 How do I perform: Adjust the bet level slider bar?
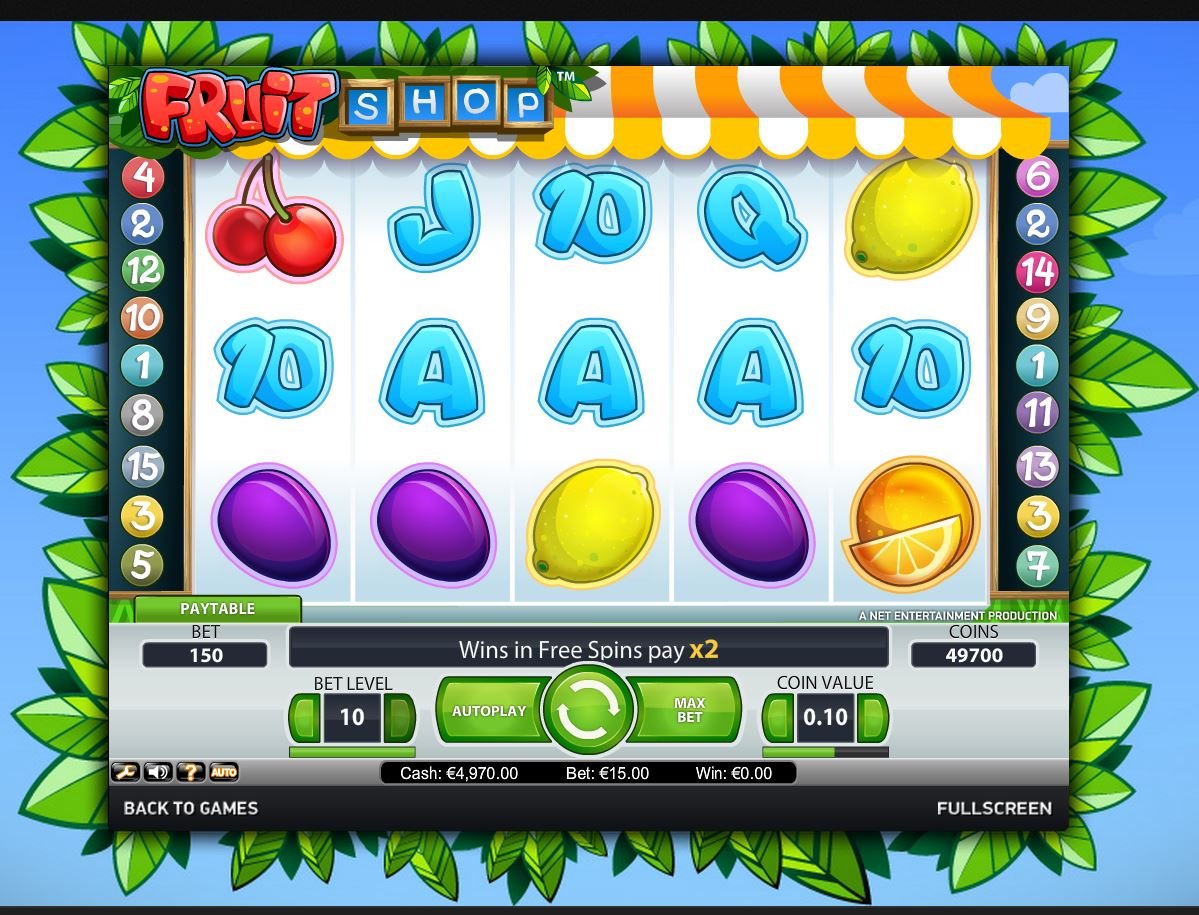point(351,752)
